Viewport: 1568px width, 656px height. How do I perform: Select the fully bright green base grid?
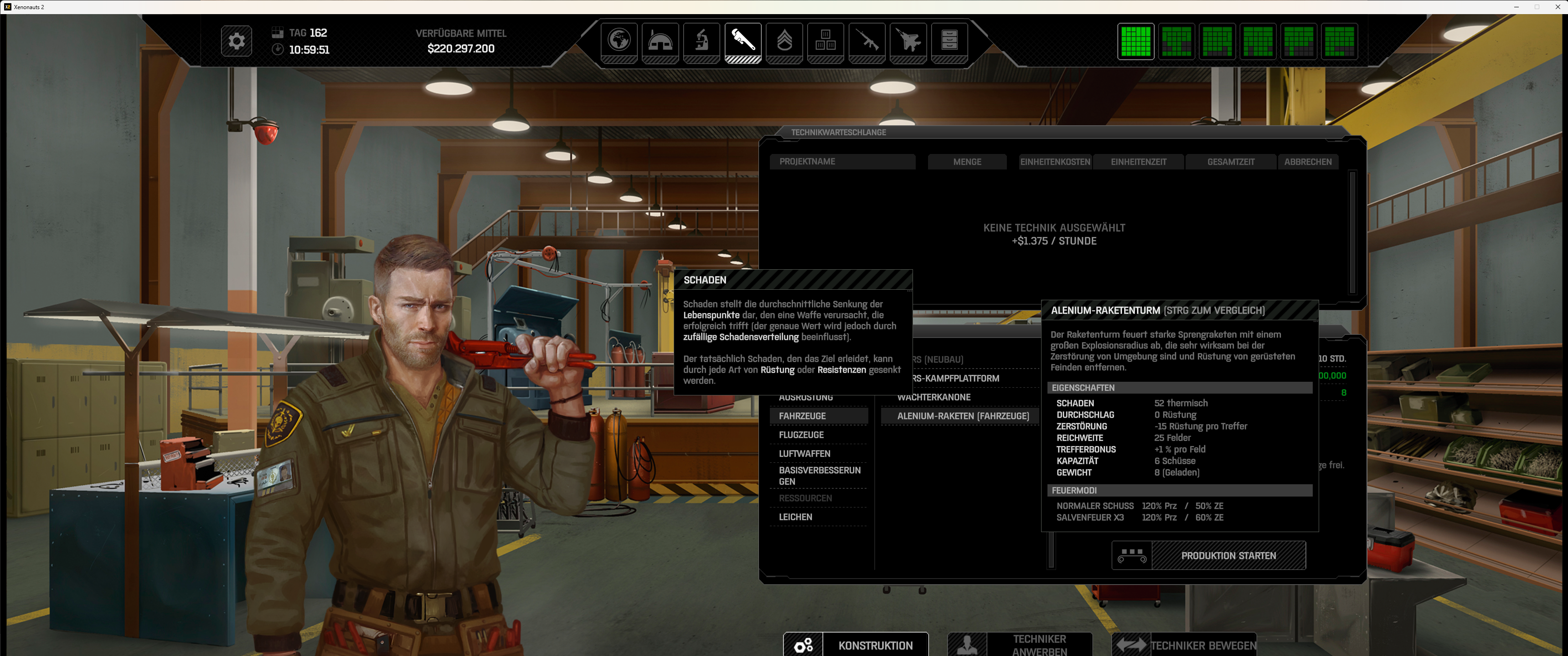(1135, 41)
